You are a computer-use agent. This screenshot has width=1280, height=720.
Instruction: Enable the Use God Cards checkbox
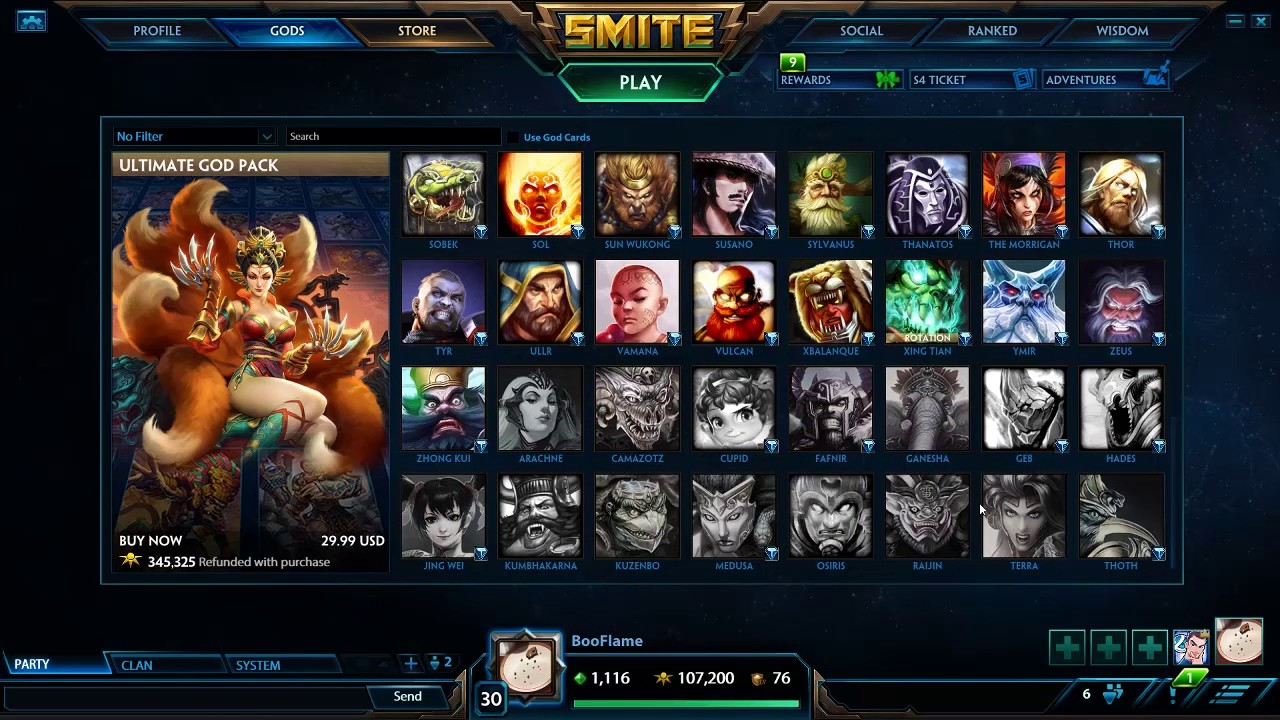(513, 137)
